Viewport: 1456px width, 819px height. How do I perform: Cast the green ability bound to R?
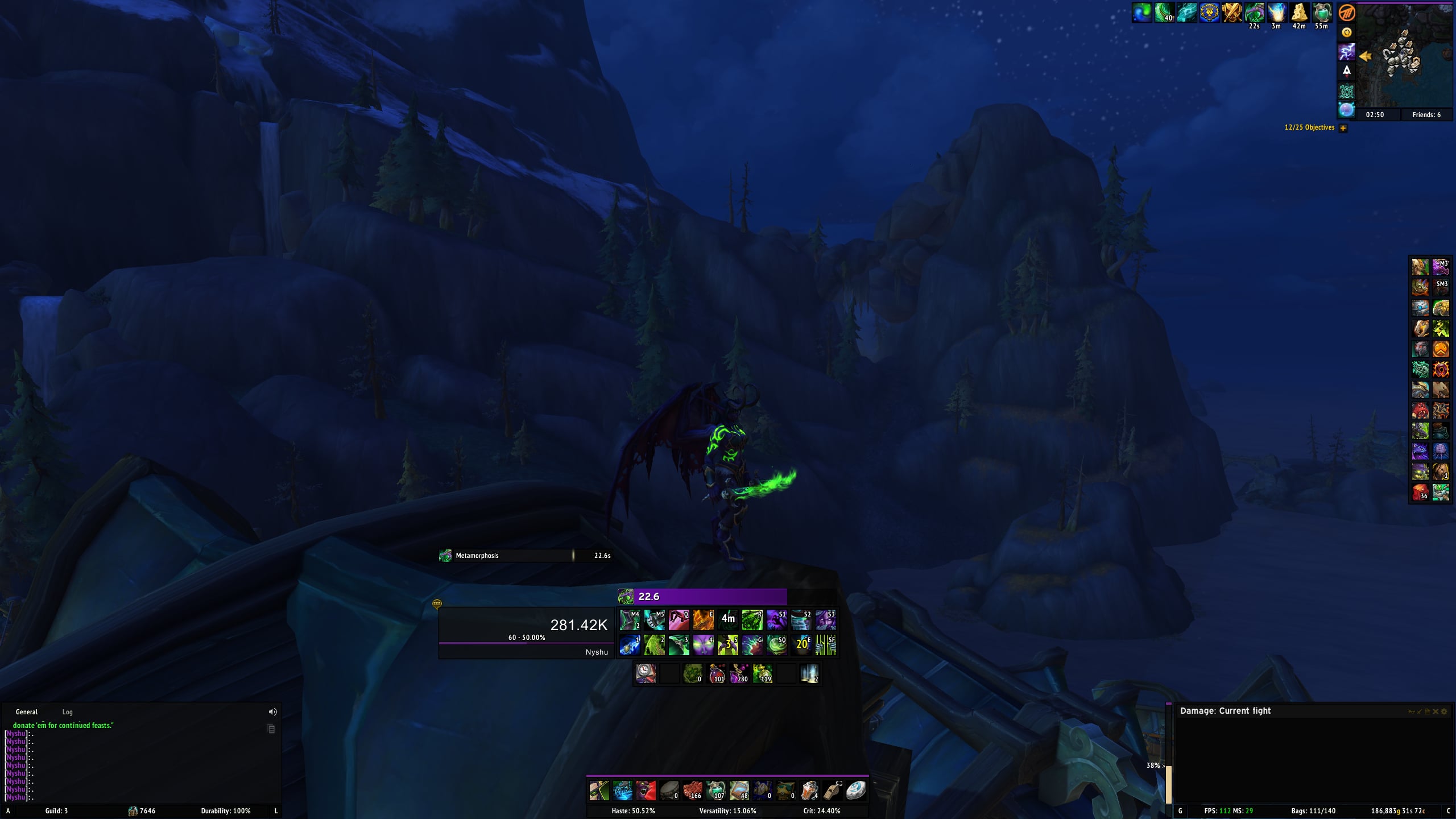(752, 620)
